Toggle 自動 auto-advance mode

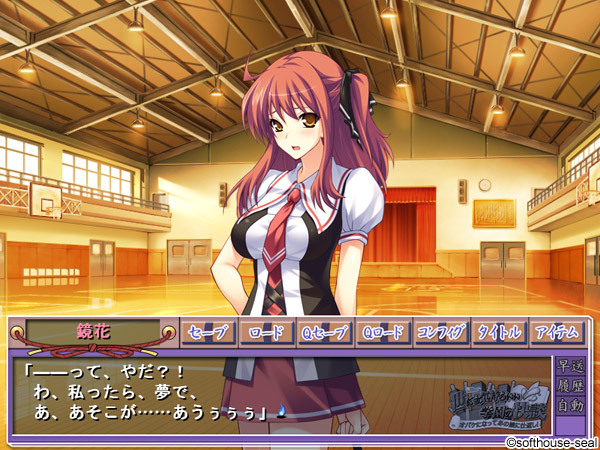(x=571, y=406)
